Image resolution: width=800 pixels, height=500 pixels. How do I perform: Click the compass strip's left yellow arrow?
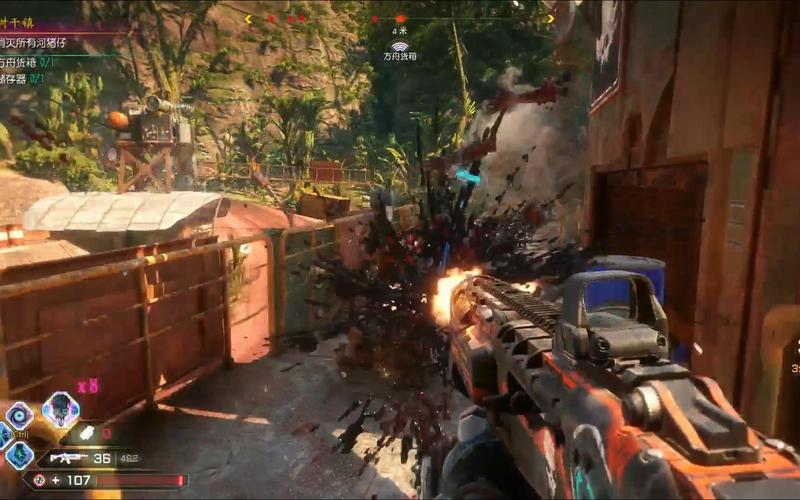click(x=248, y=18)
